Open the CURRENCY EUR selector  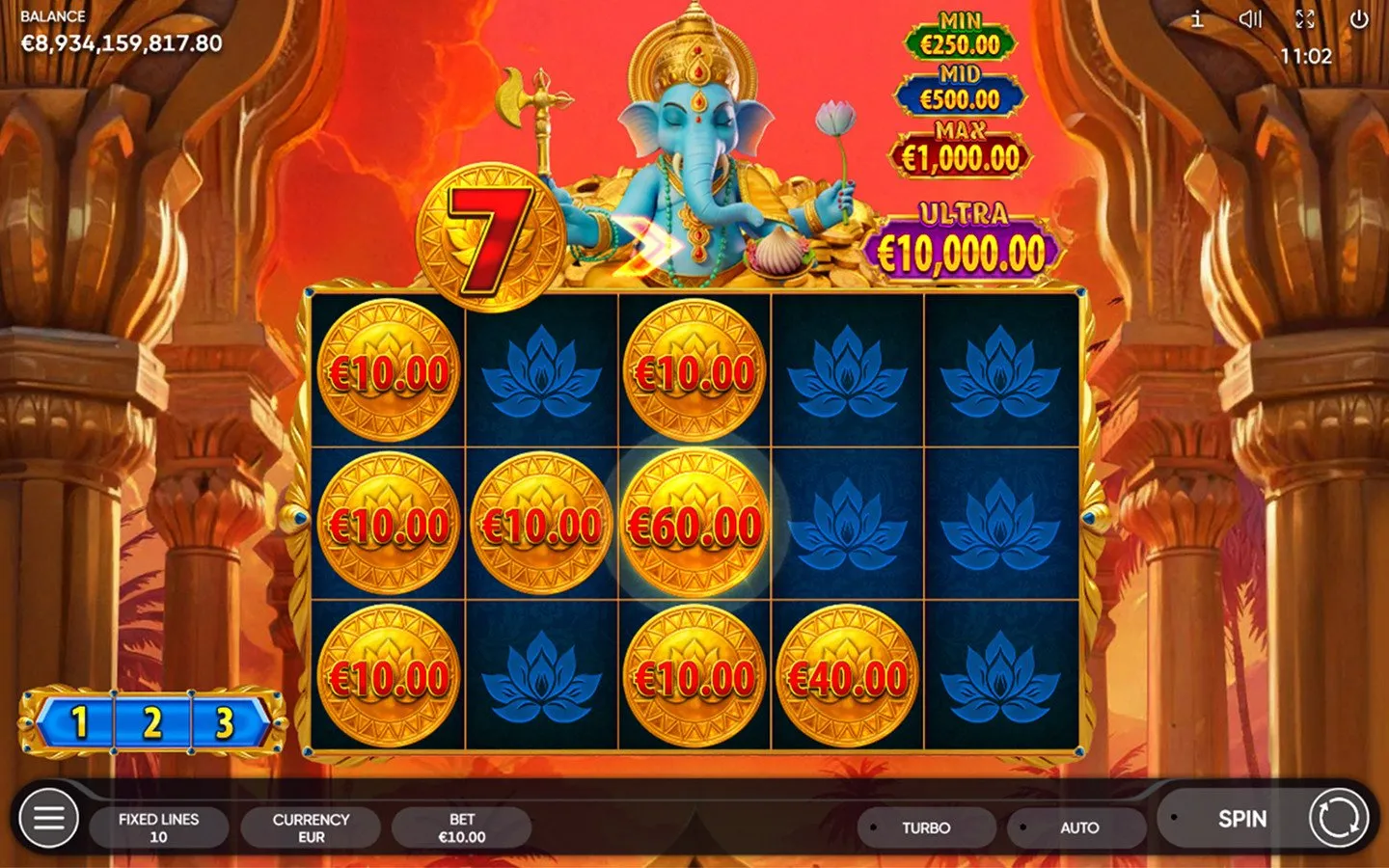(x=309, y=827)
